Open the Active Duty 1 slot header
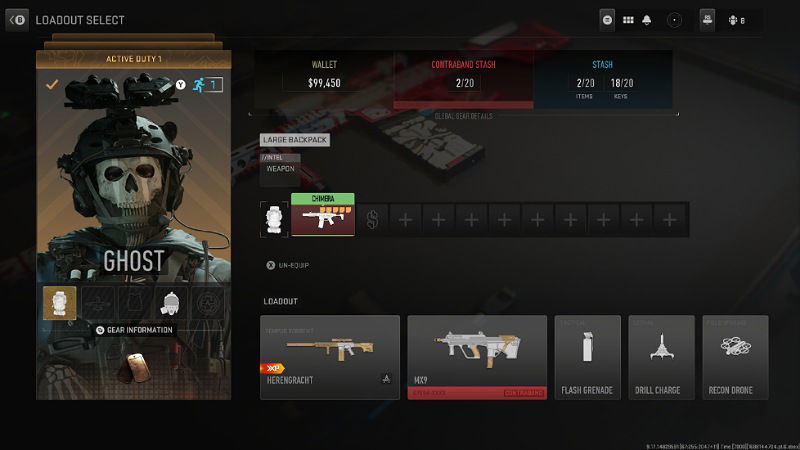800x450 pixels. point(134,59)
